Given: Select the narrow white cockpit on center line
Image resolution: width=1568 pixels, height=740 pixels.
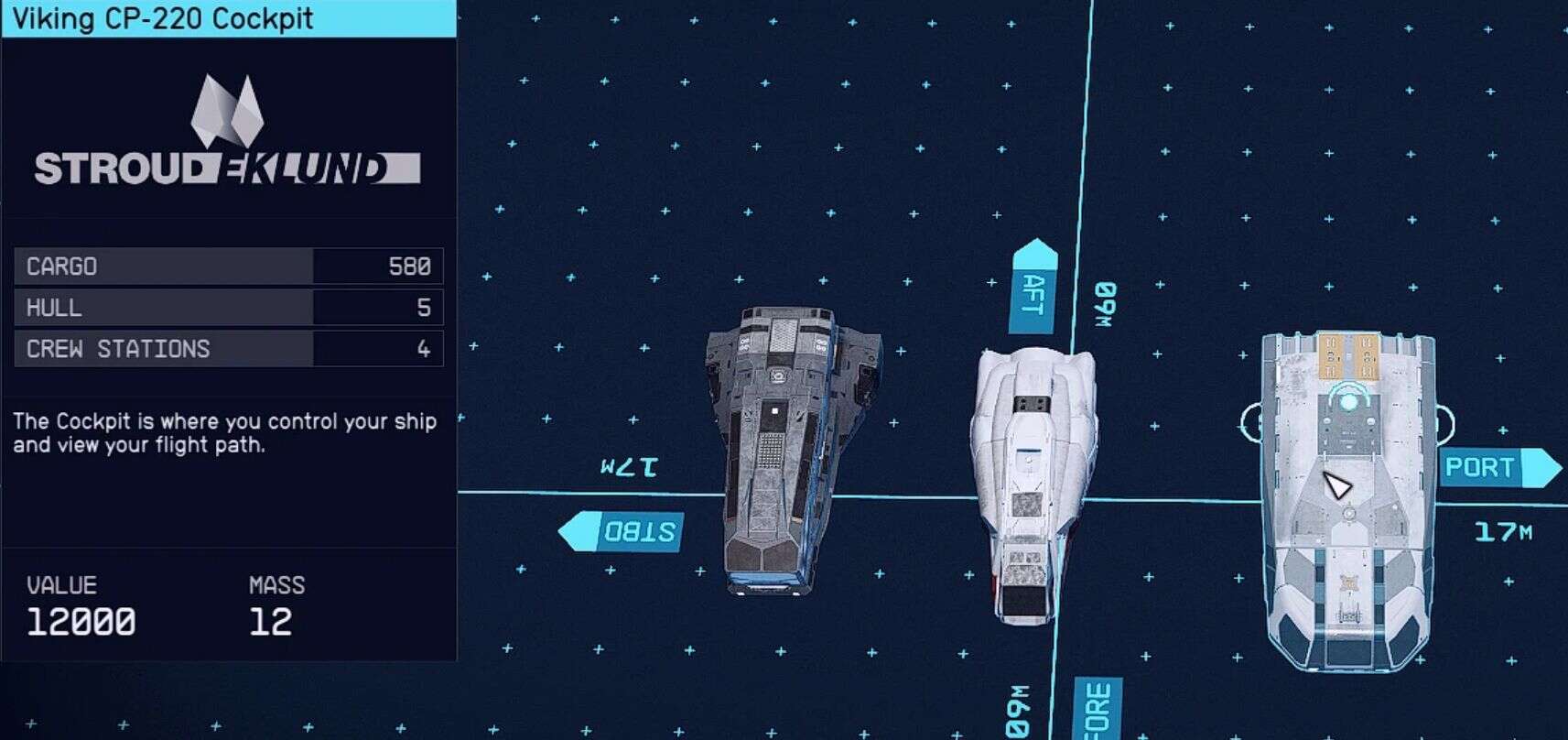Looking at the screenshot, I should pos(1033,481).
